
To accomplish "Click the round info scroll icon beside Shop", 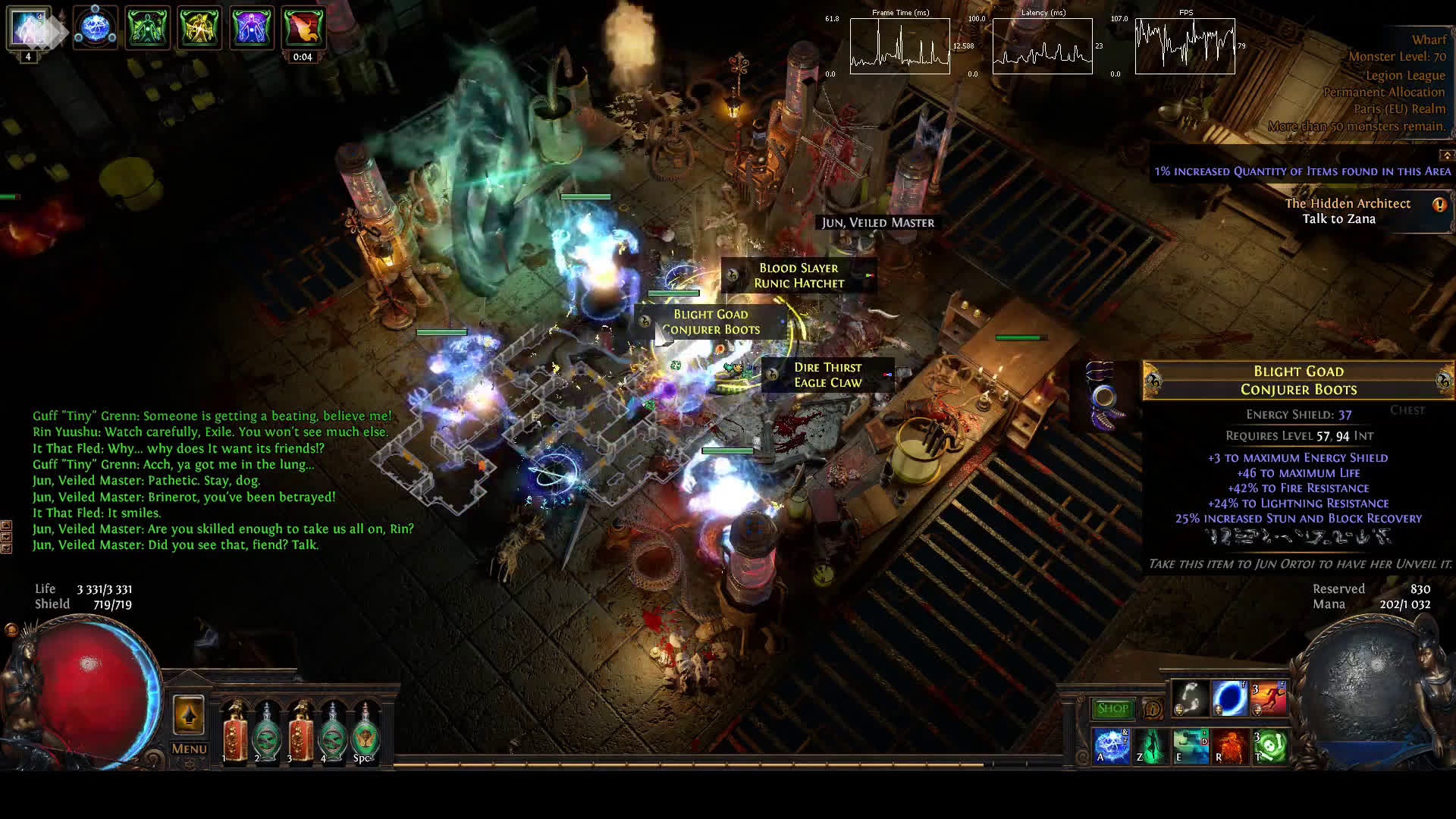I will click(1152, 709).
